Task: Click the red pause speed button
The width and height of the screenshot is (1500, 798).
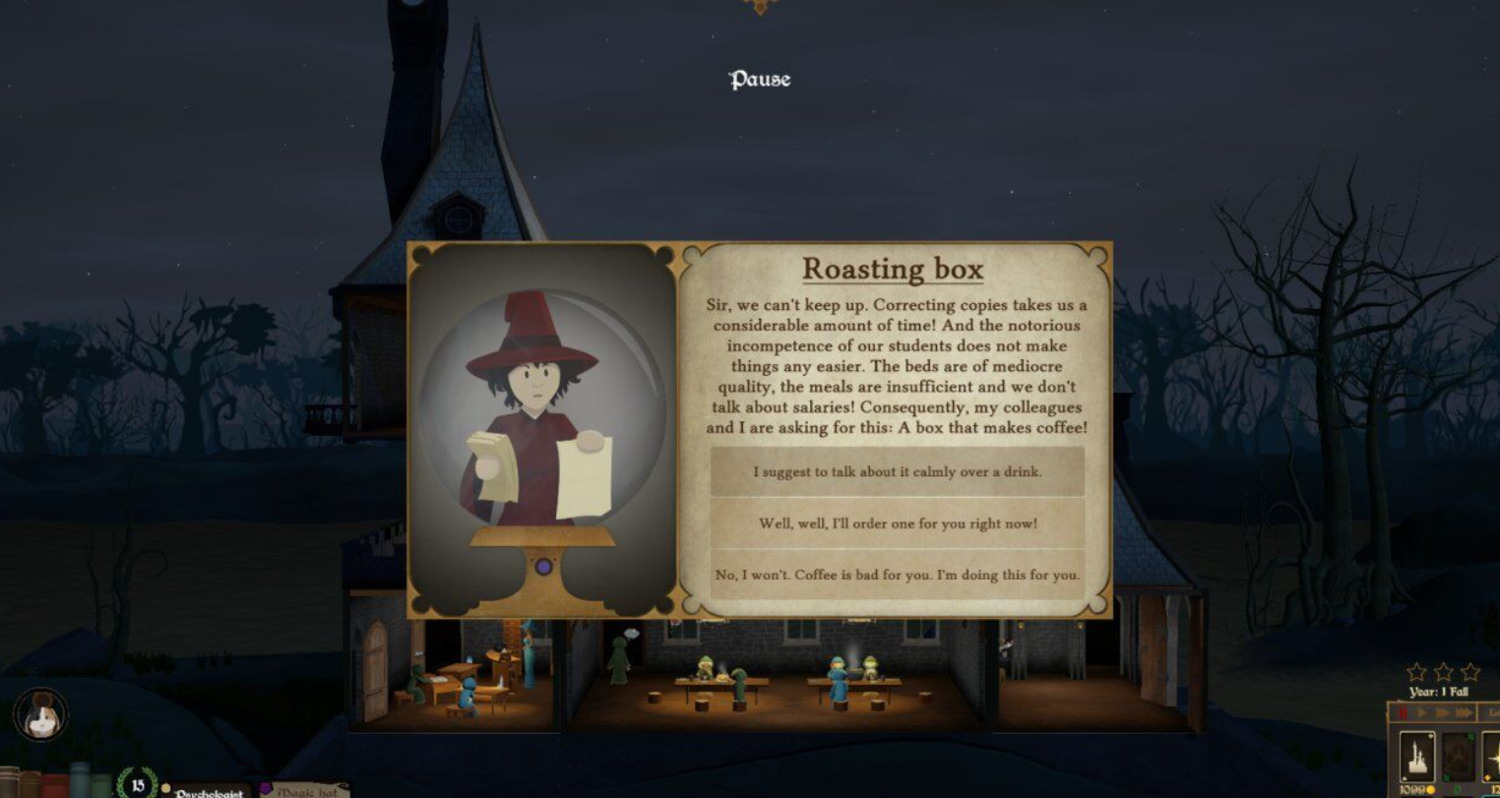Action: pos(1403,713)
